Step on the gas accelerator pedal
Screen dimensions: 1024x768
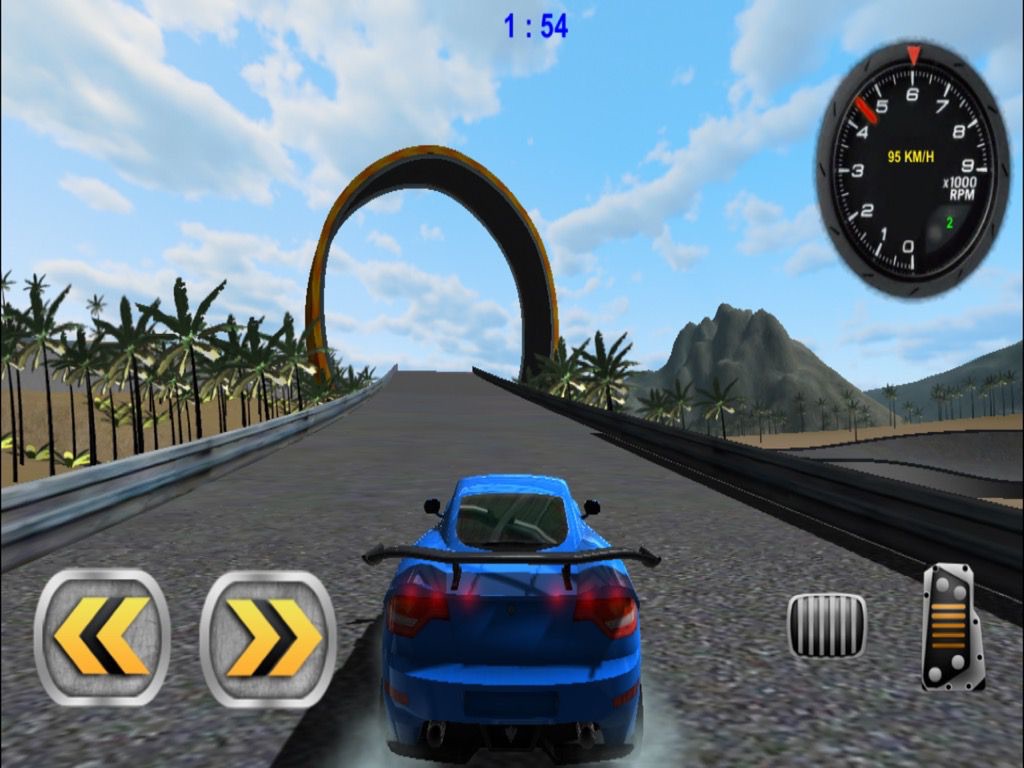951,627
